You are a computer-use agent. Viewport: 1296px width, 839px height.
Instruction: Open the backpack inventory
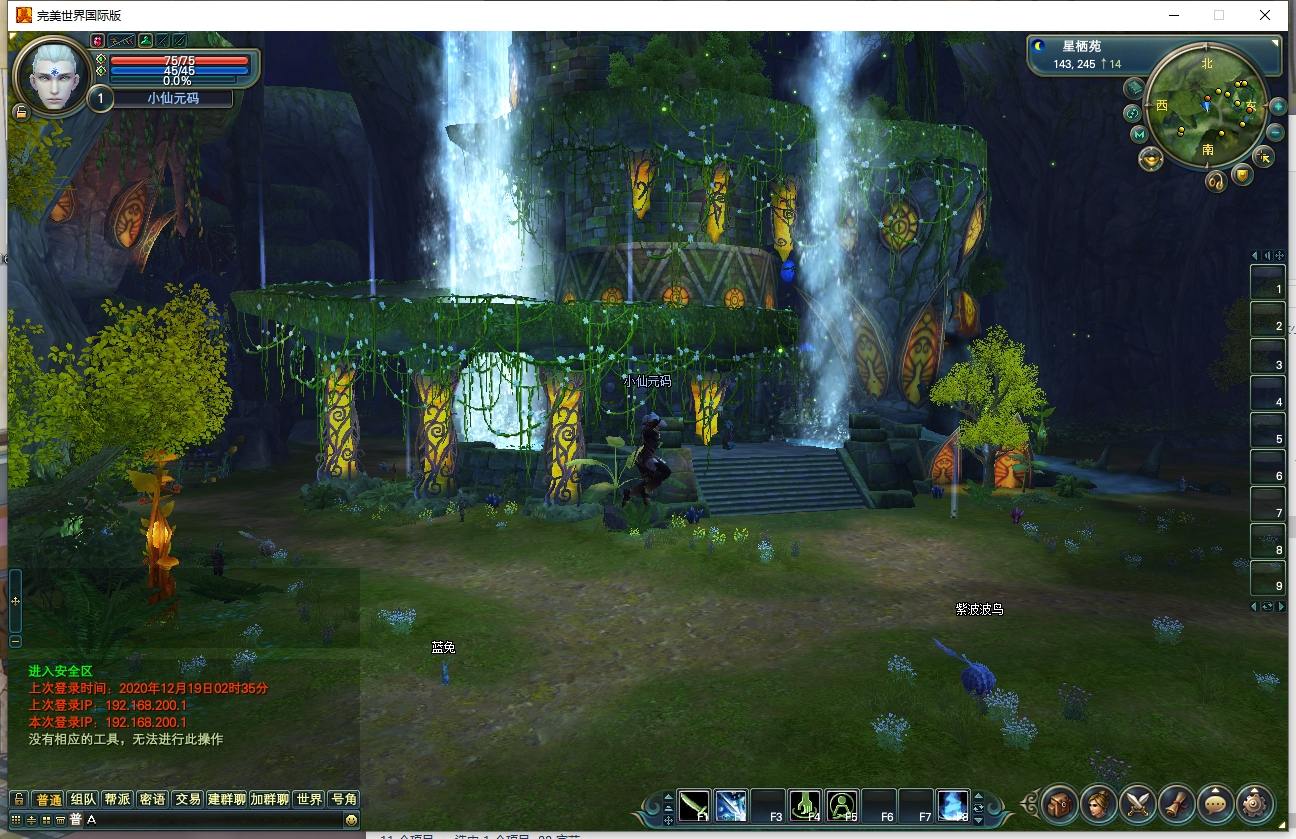[x=1059, y=802]
